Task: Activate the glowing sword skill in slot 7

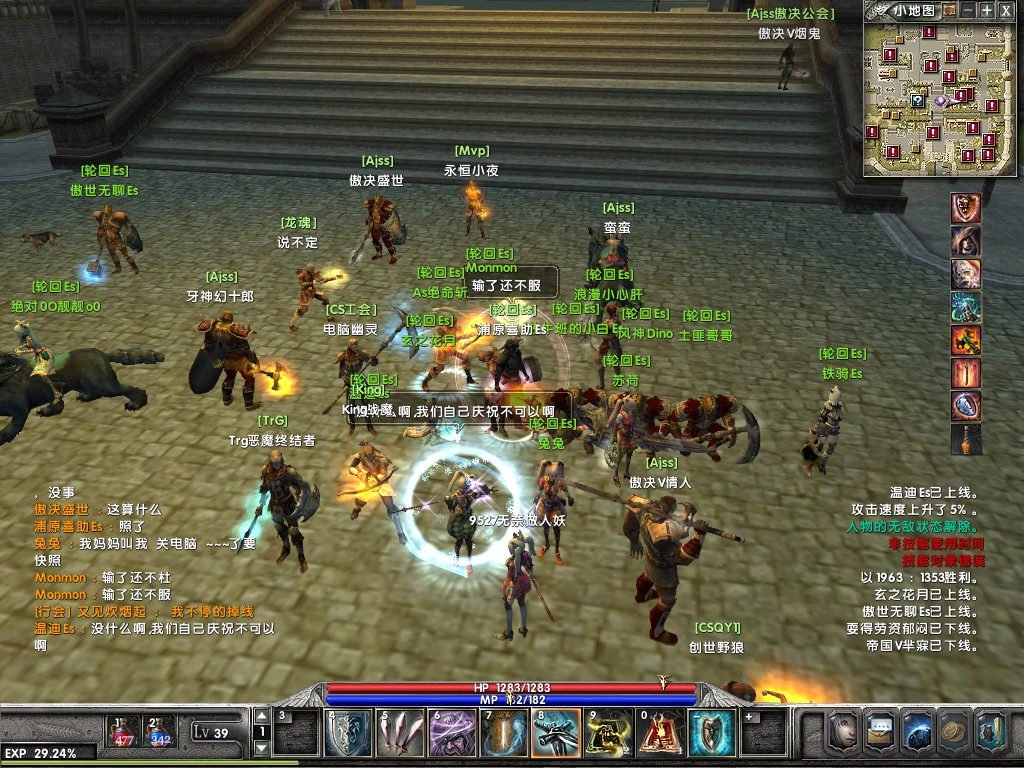Action: coord(503,733)
